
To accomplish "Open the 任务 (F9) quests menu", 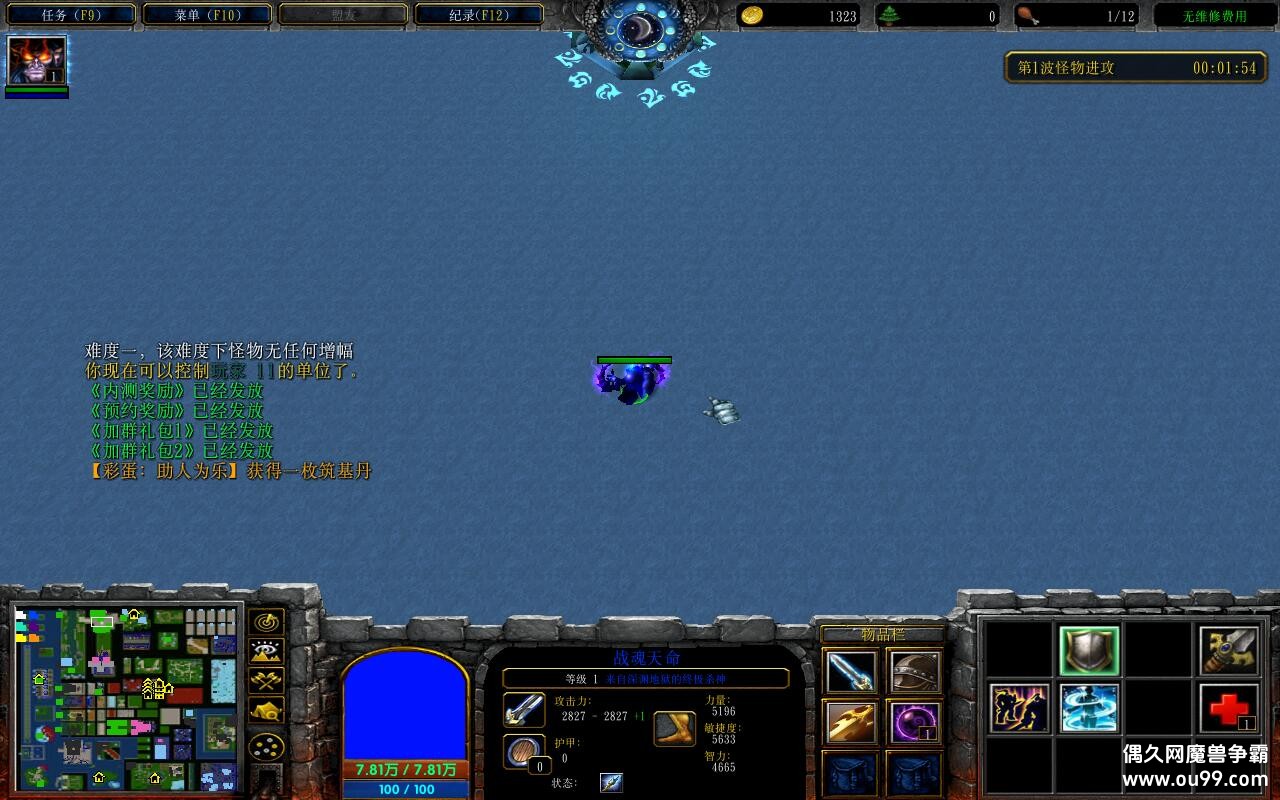I will tap(71, 15).
